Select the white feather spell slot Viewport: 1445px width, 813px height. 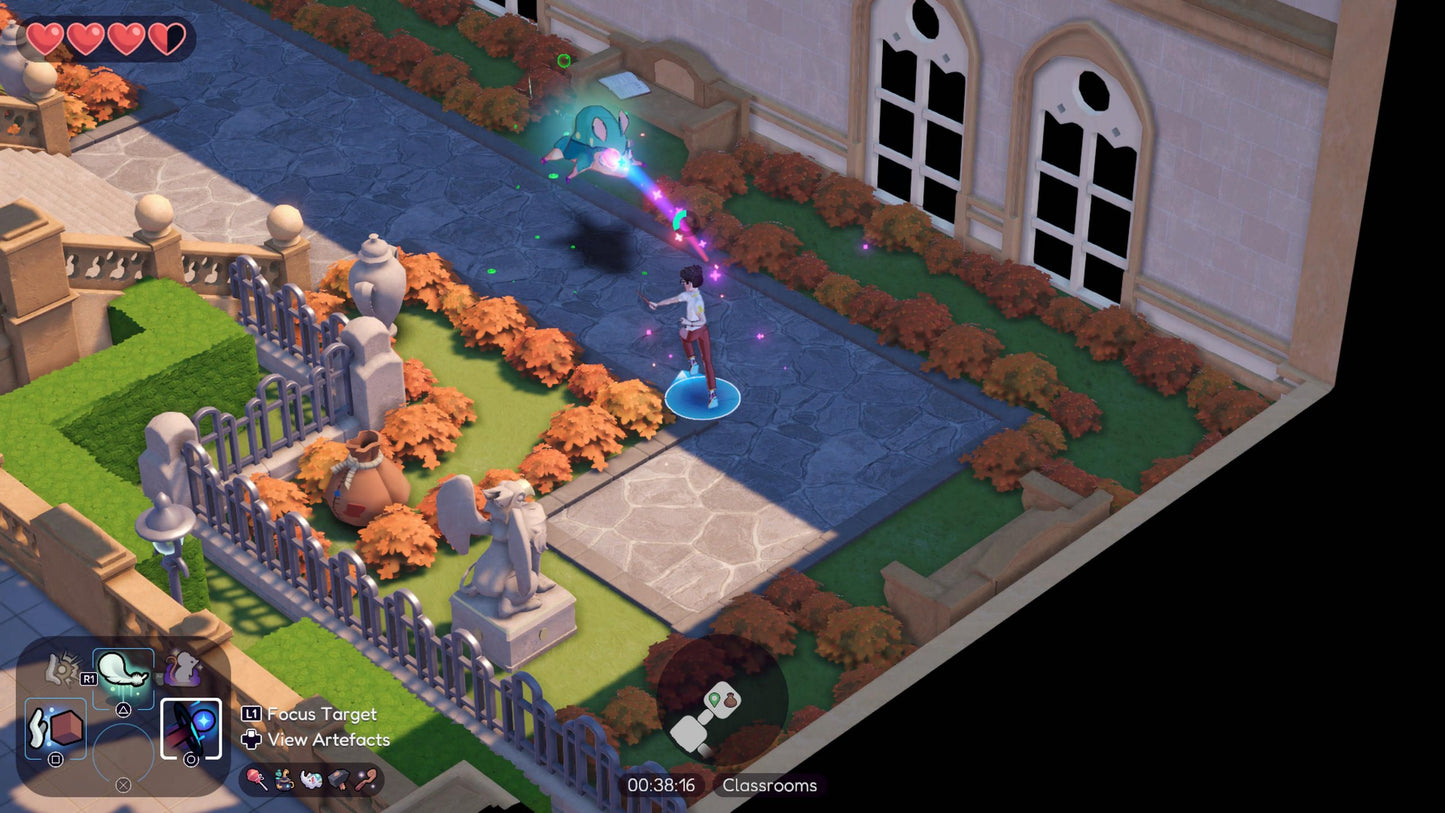pyautogui.click(x=124, y=673)
